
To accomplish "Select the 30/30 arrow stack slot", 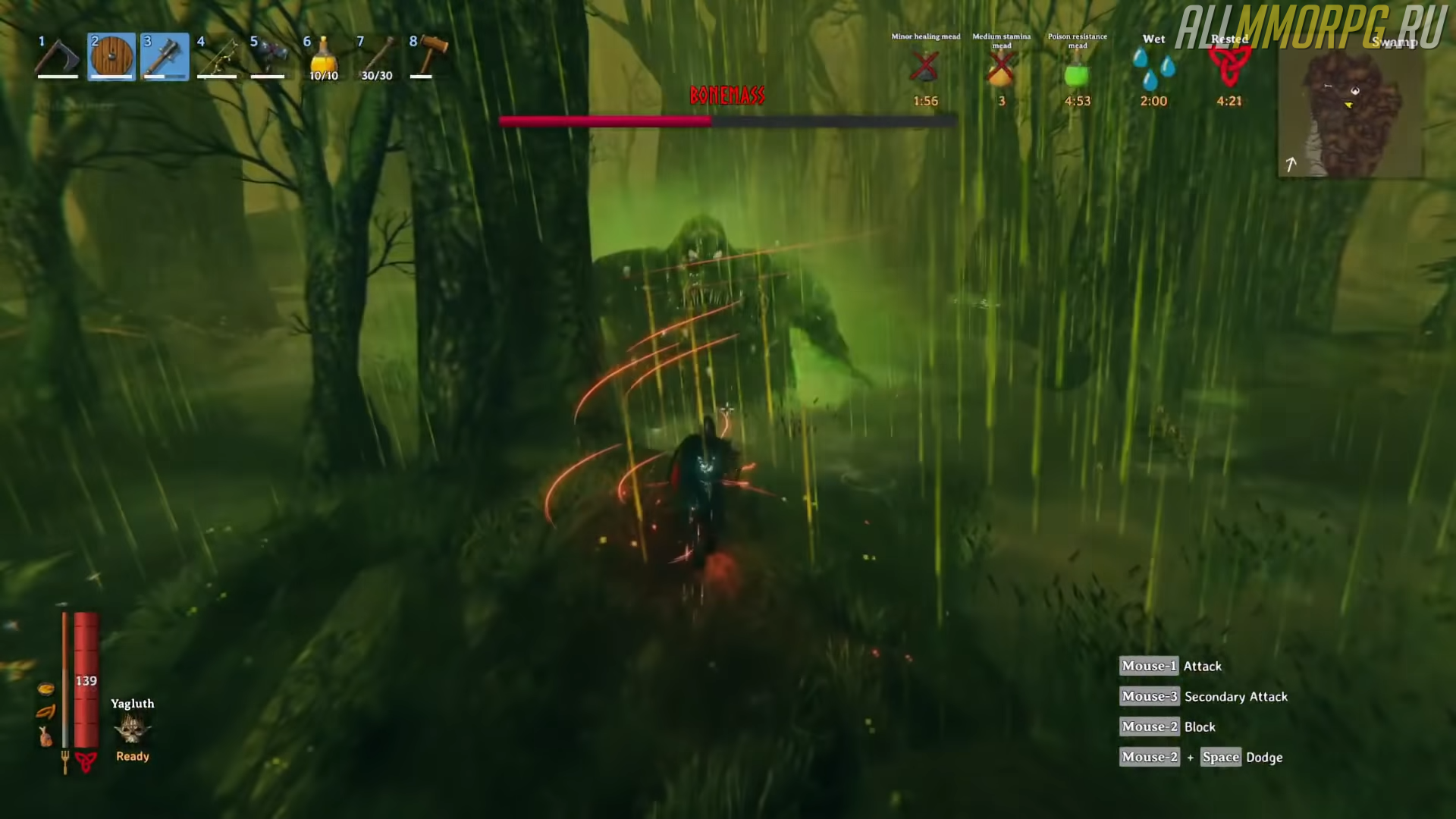I will pos(377,57).
